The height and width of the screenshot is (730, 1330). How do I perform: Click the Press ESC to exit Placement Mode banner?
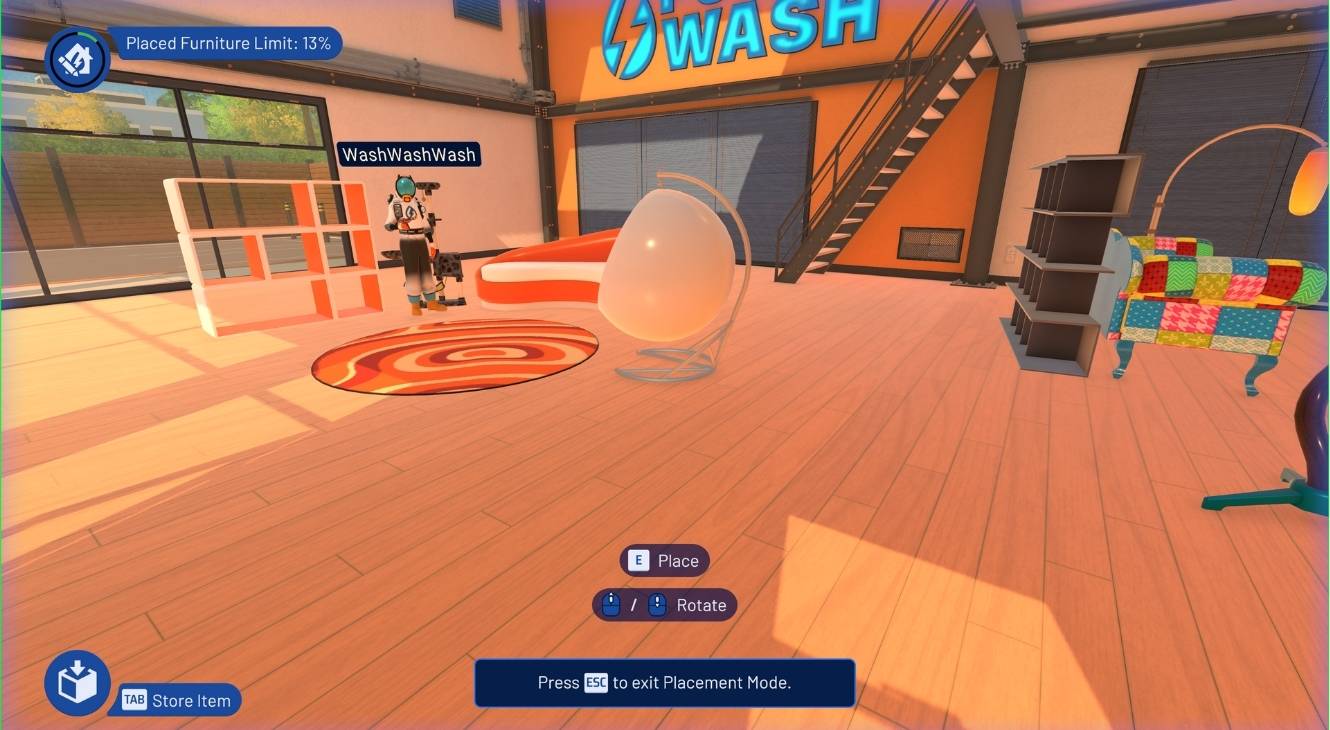point(665,683)
